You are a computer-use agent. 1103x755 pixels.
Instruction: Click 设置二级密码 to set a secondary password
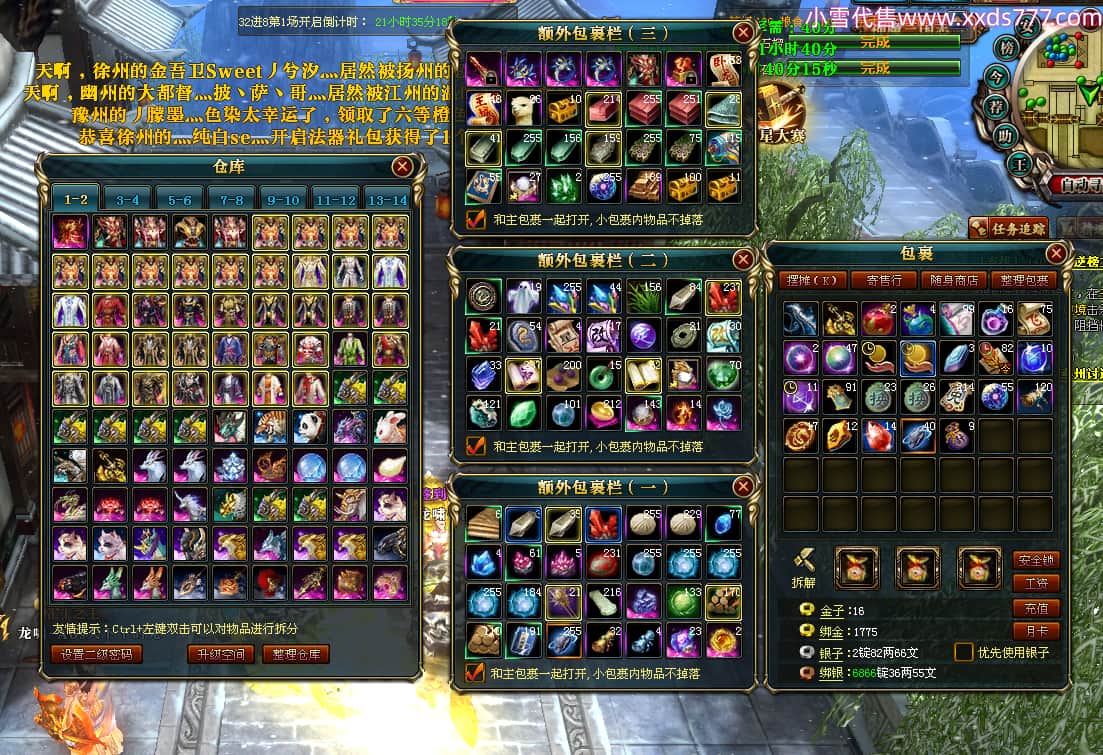click(x=97, y=654)
